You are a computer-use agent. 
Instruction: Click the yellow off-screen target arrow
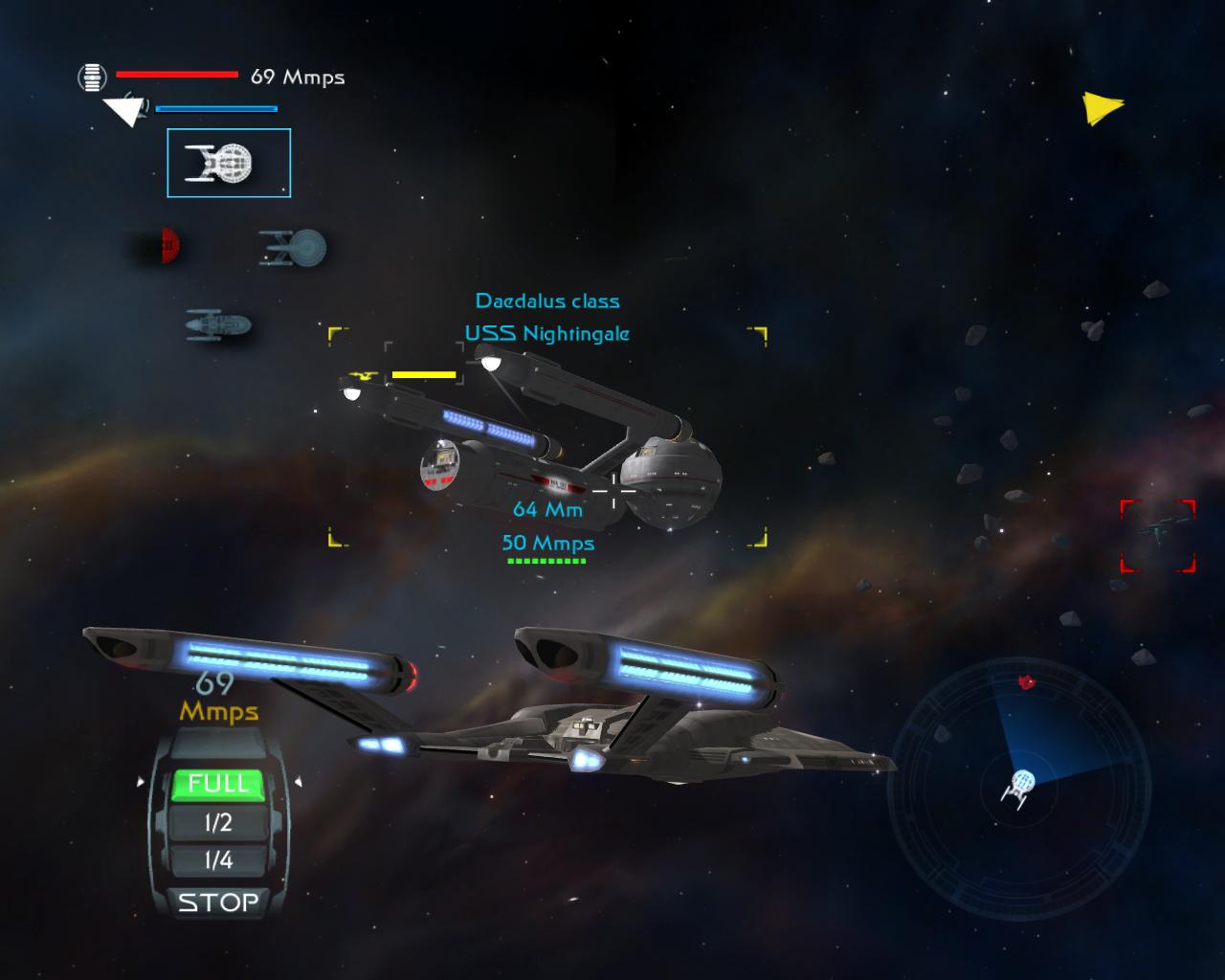1102,107
